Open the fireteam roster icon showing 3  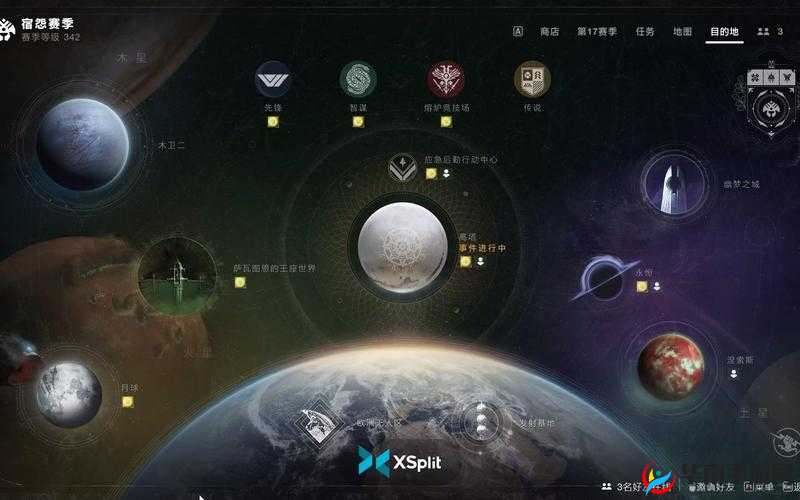tap(769, 31)
